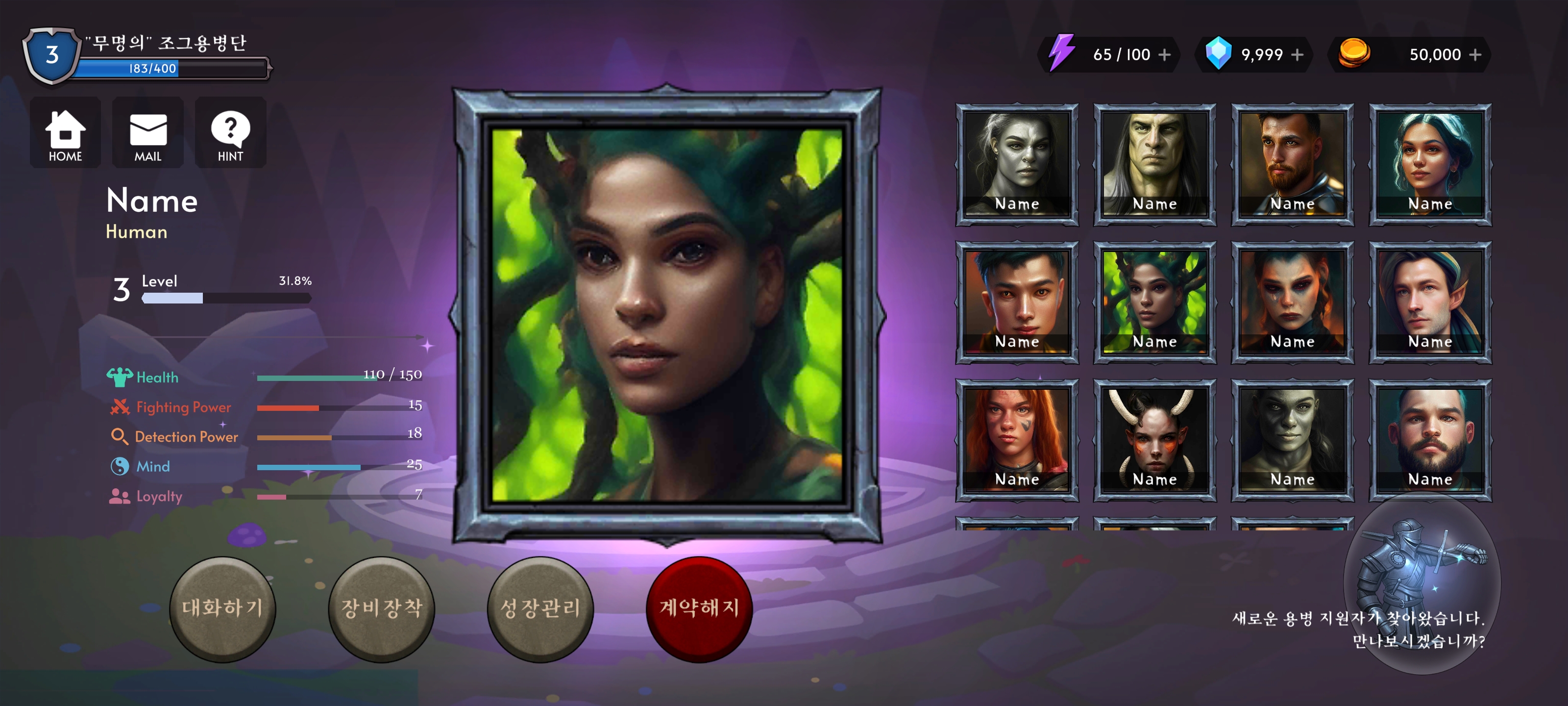The image size is (1568, 706).
Task: Go to the HOME screen
Action: (65, 133)
